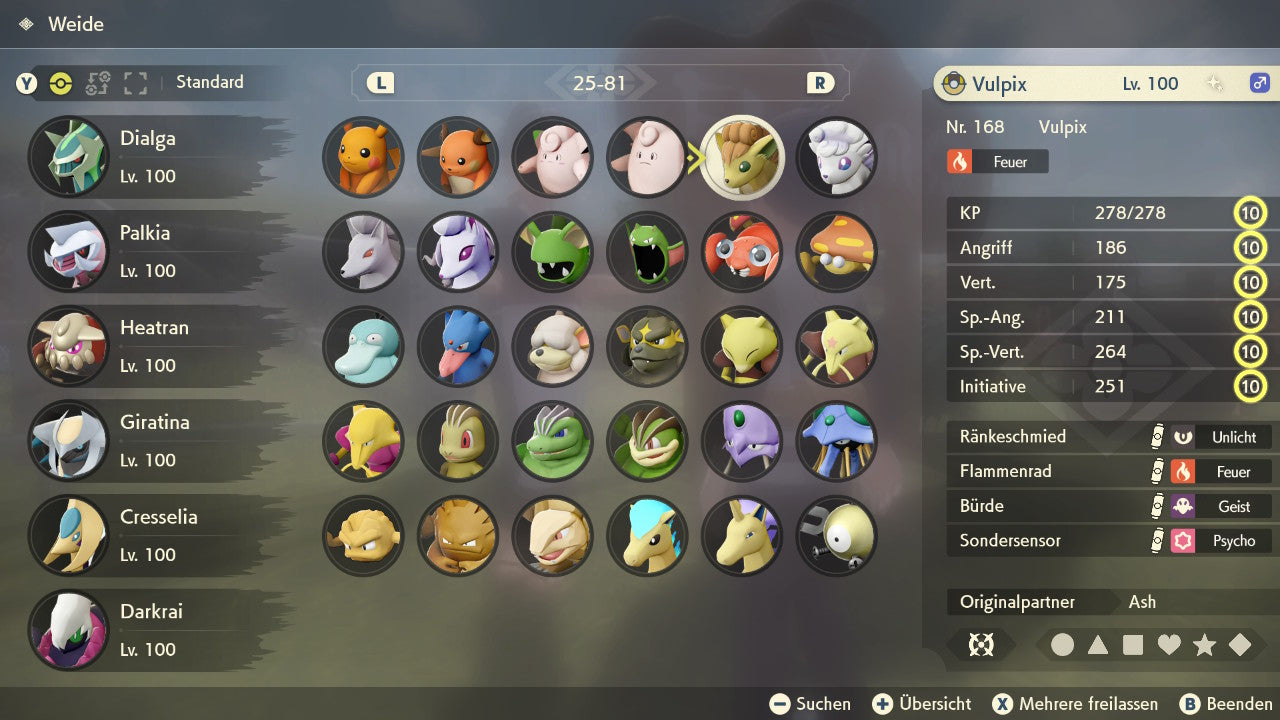
Task: Toggle the heart marking symbol
Action: click(x=1169, y=645)
